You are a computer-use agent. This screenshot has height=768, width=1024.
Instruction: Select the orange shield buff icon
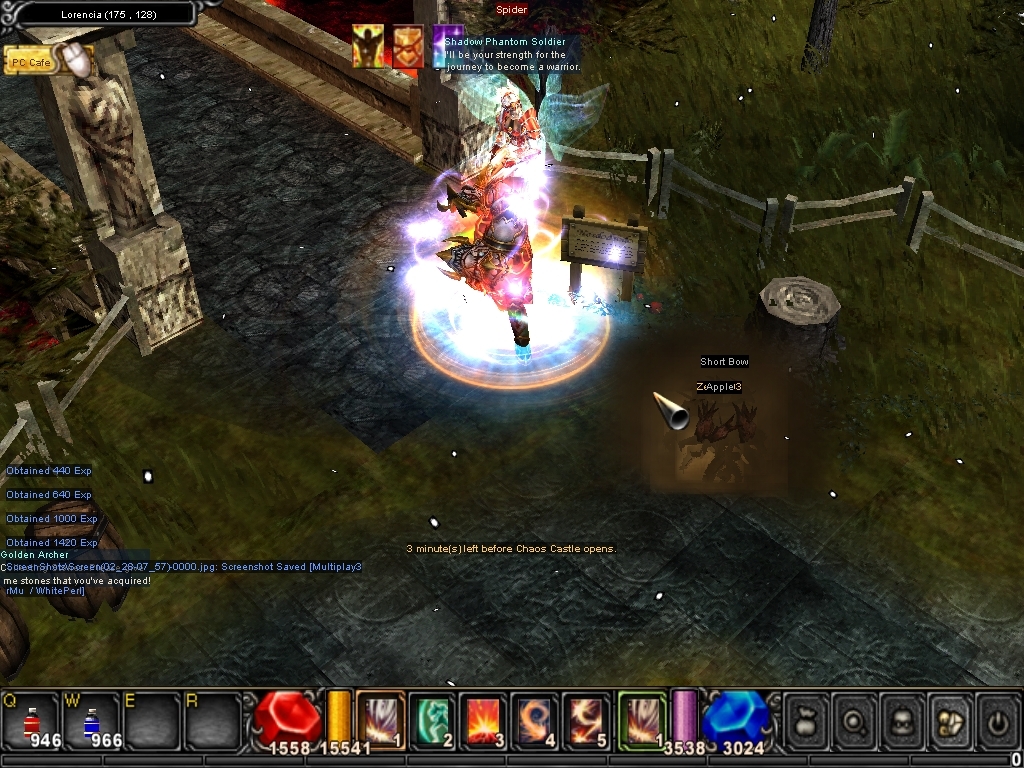coord(407,47)
